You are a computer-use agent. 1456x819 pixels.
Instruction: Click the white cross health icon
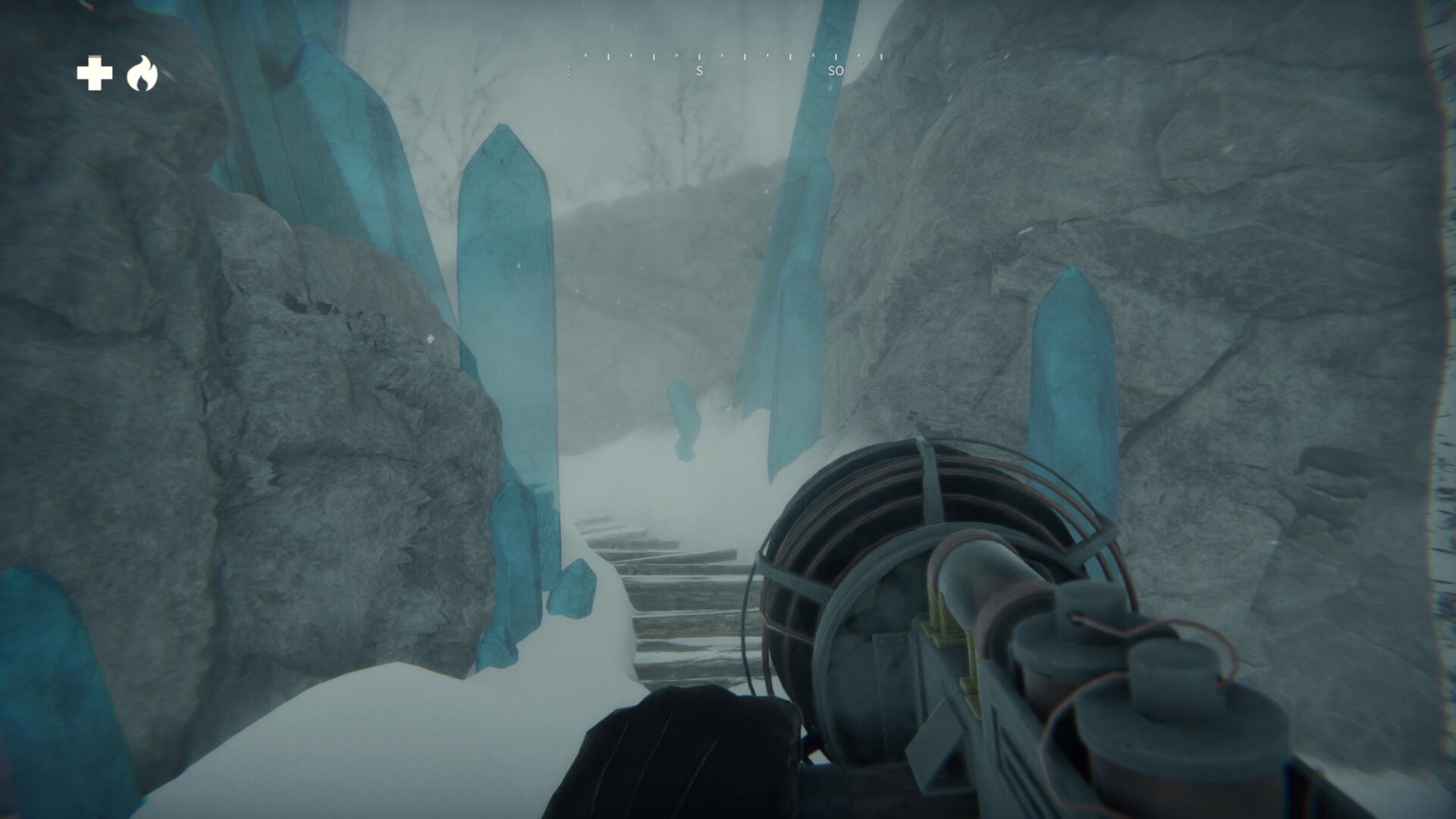pos(95,74)
